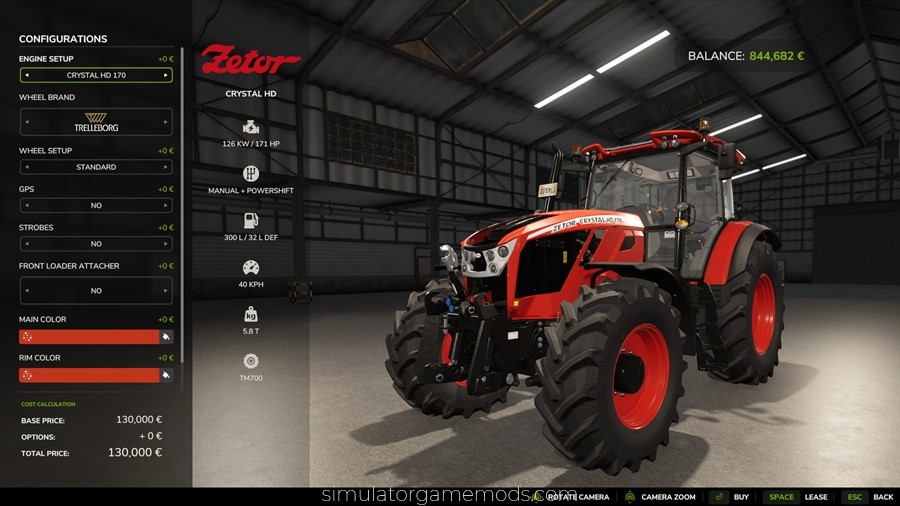Click left arrow on GPS selector
The height and width of the screenshot is (506, 900).
tap(26, 205)
